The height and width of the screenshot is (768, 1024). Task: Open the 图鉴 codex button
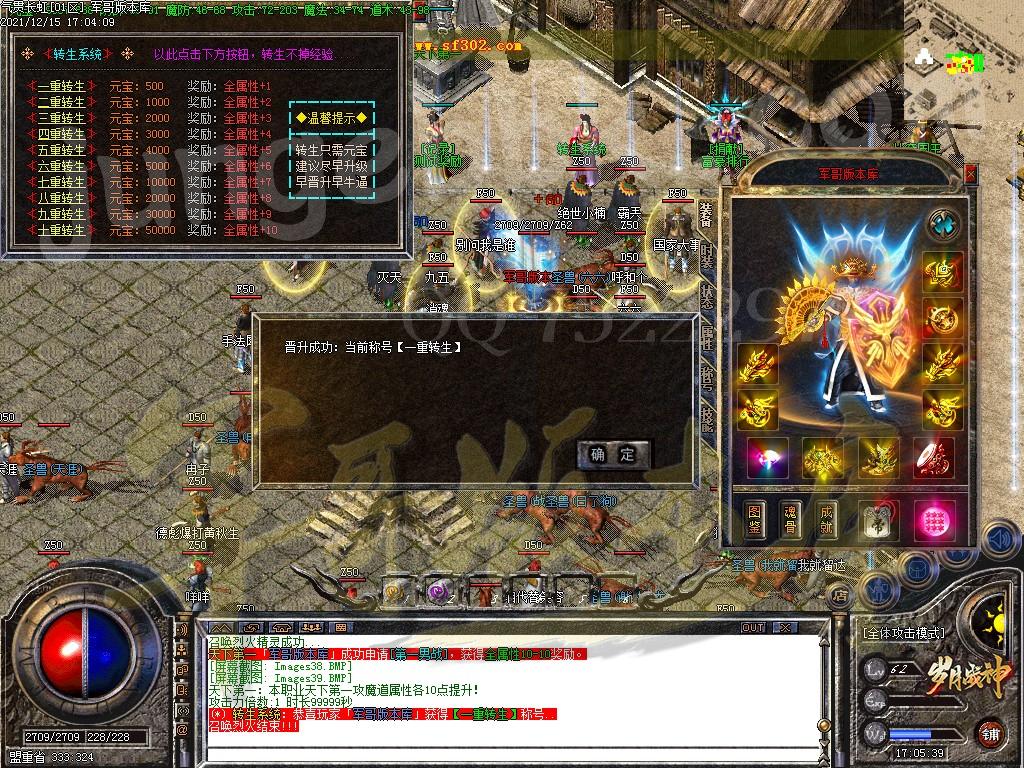click(x=755, y=521)
